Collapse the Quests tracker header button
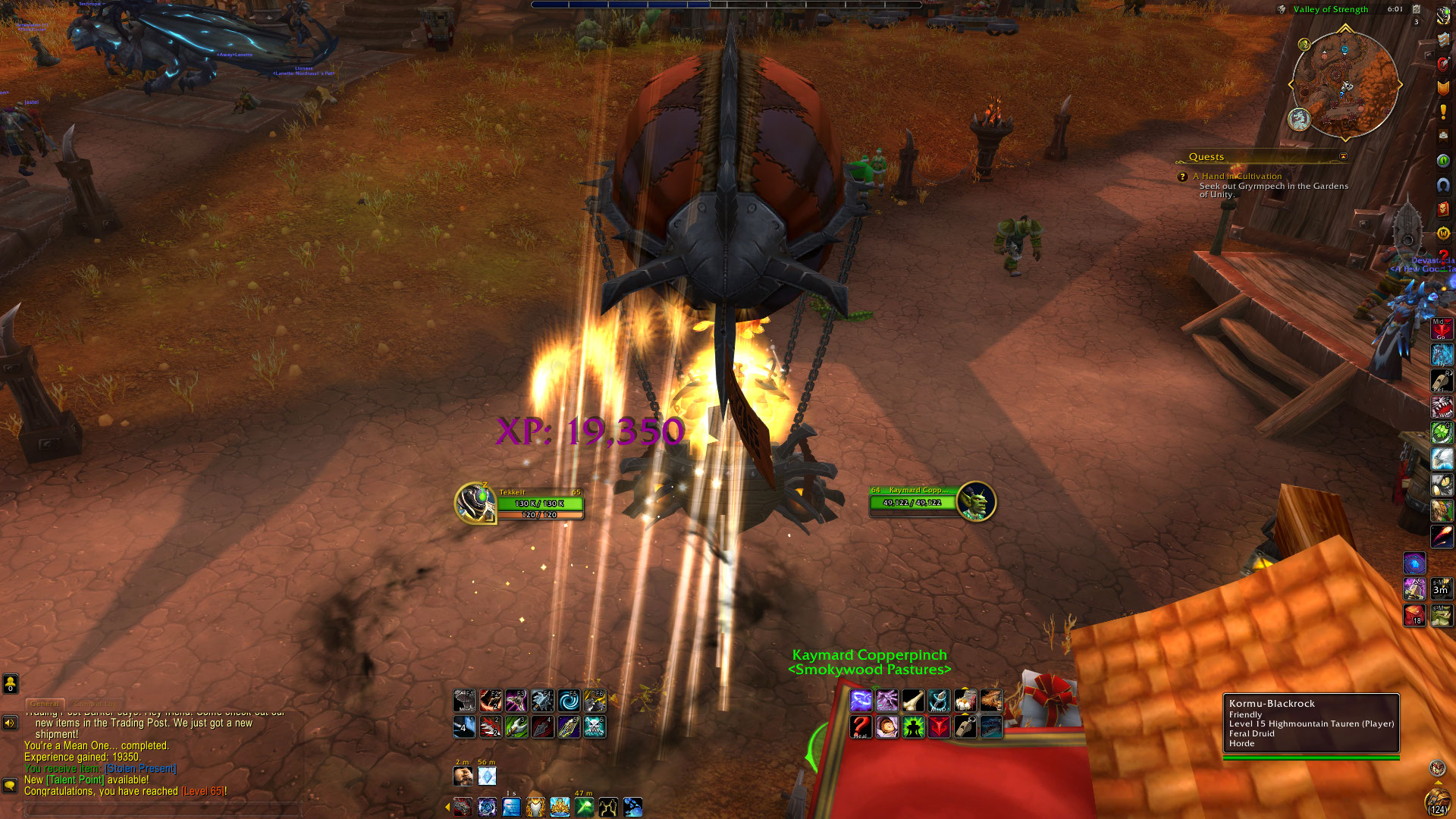The height and width of the screenshot is (819, 1456). coord(1343,157)
